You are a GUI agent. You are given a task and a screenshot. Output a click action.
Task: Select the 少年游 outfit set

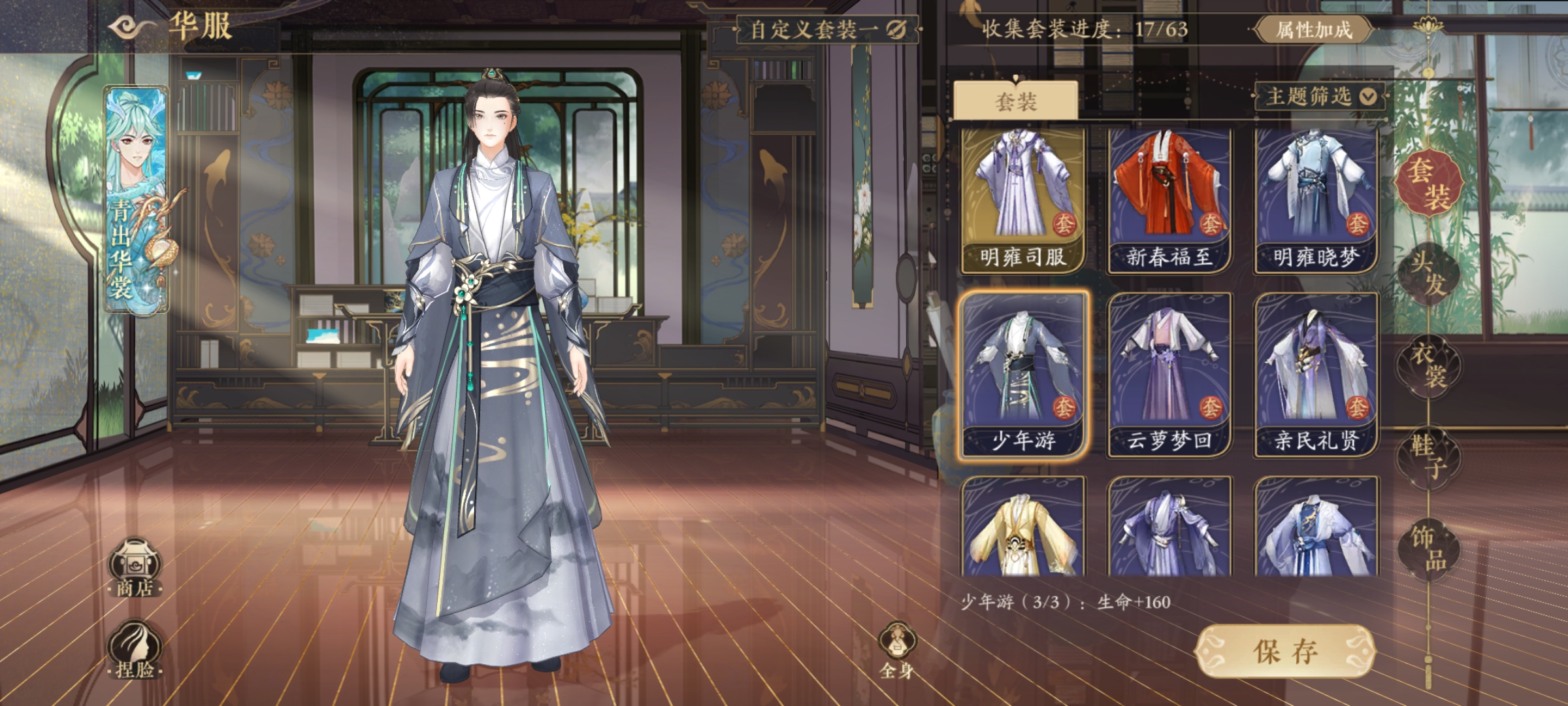(1022, 375)
